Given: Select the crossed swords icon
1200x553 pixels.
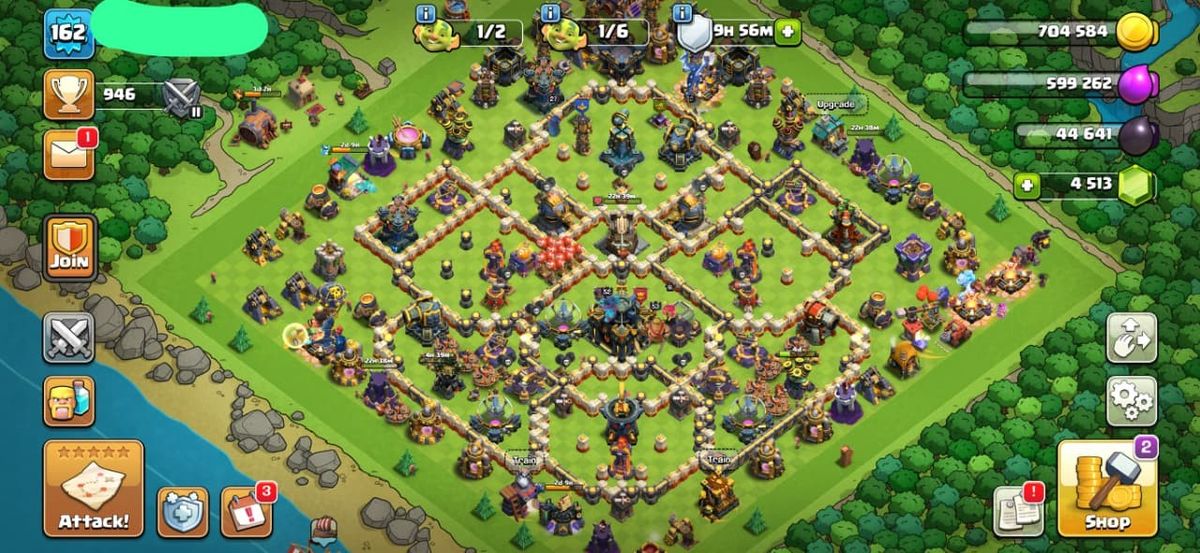Looking at the screenshot, I should (69, 338).
